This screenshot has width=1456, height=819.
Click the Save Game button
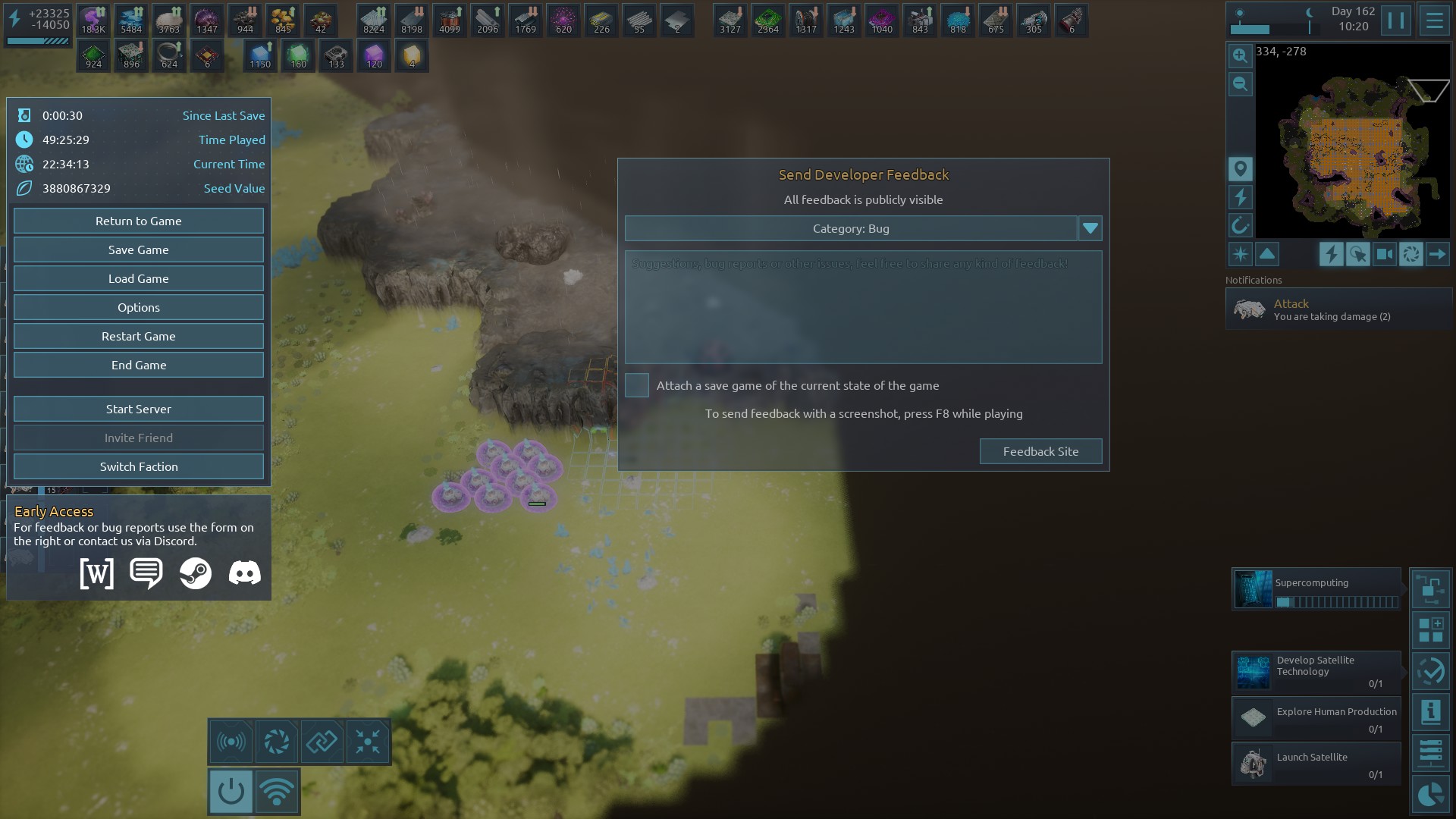[x=139, y=249]
